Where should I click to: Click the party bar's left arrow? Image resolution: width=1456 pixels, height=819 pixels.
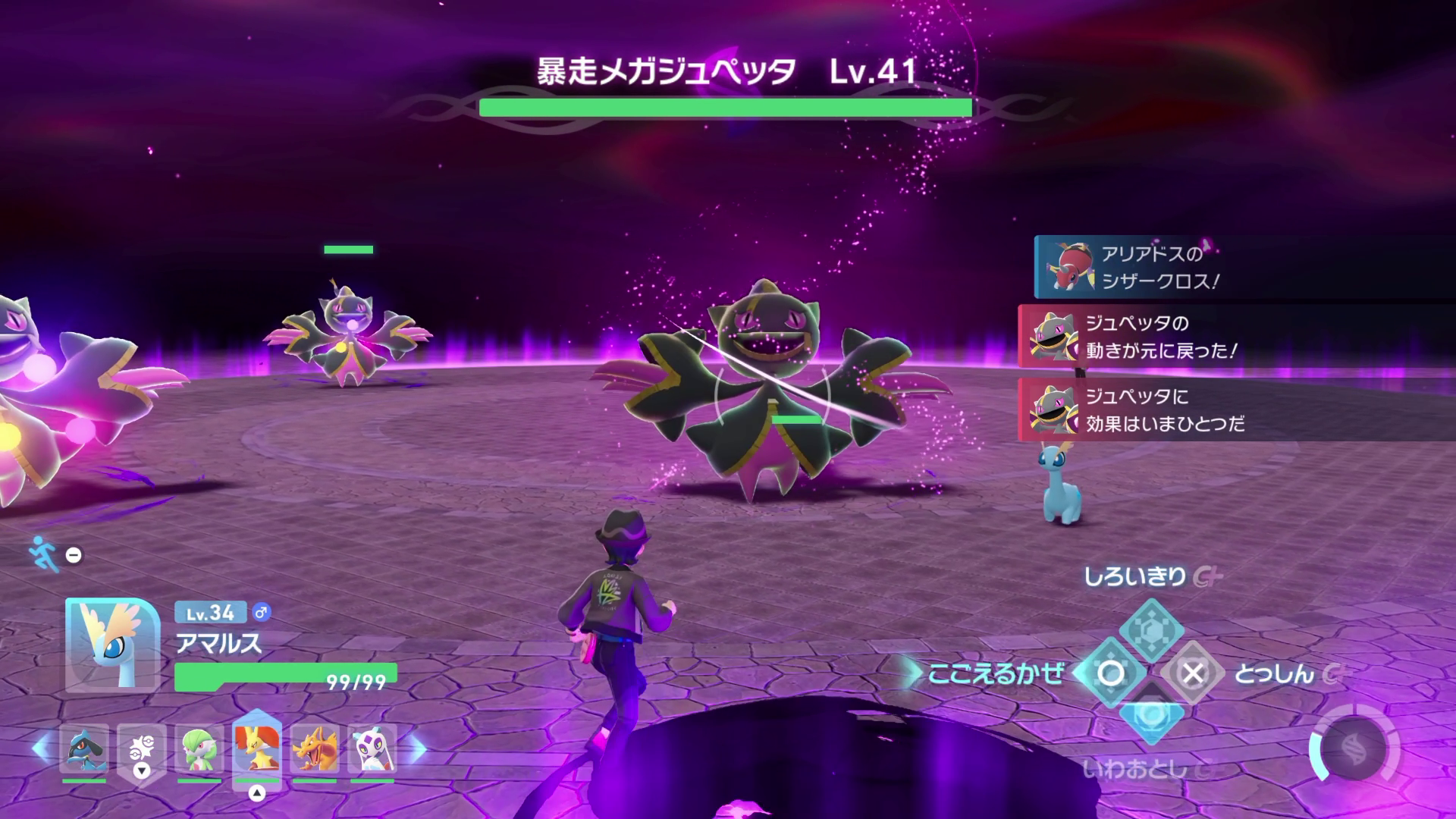coord(40,749)
